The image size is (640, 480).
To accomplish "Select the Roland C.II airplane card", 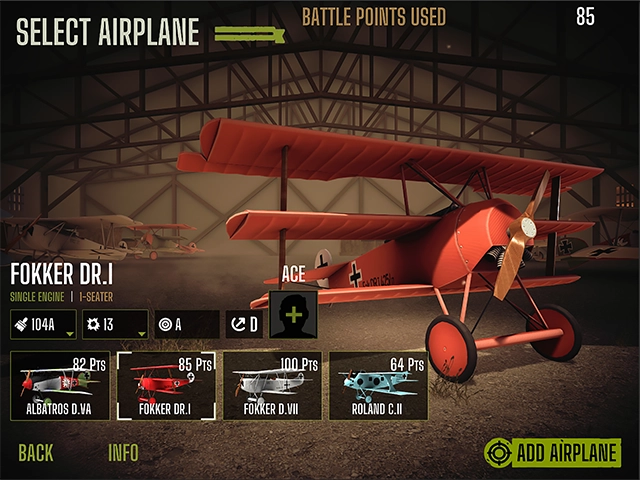I will click(377, 385).
